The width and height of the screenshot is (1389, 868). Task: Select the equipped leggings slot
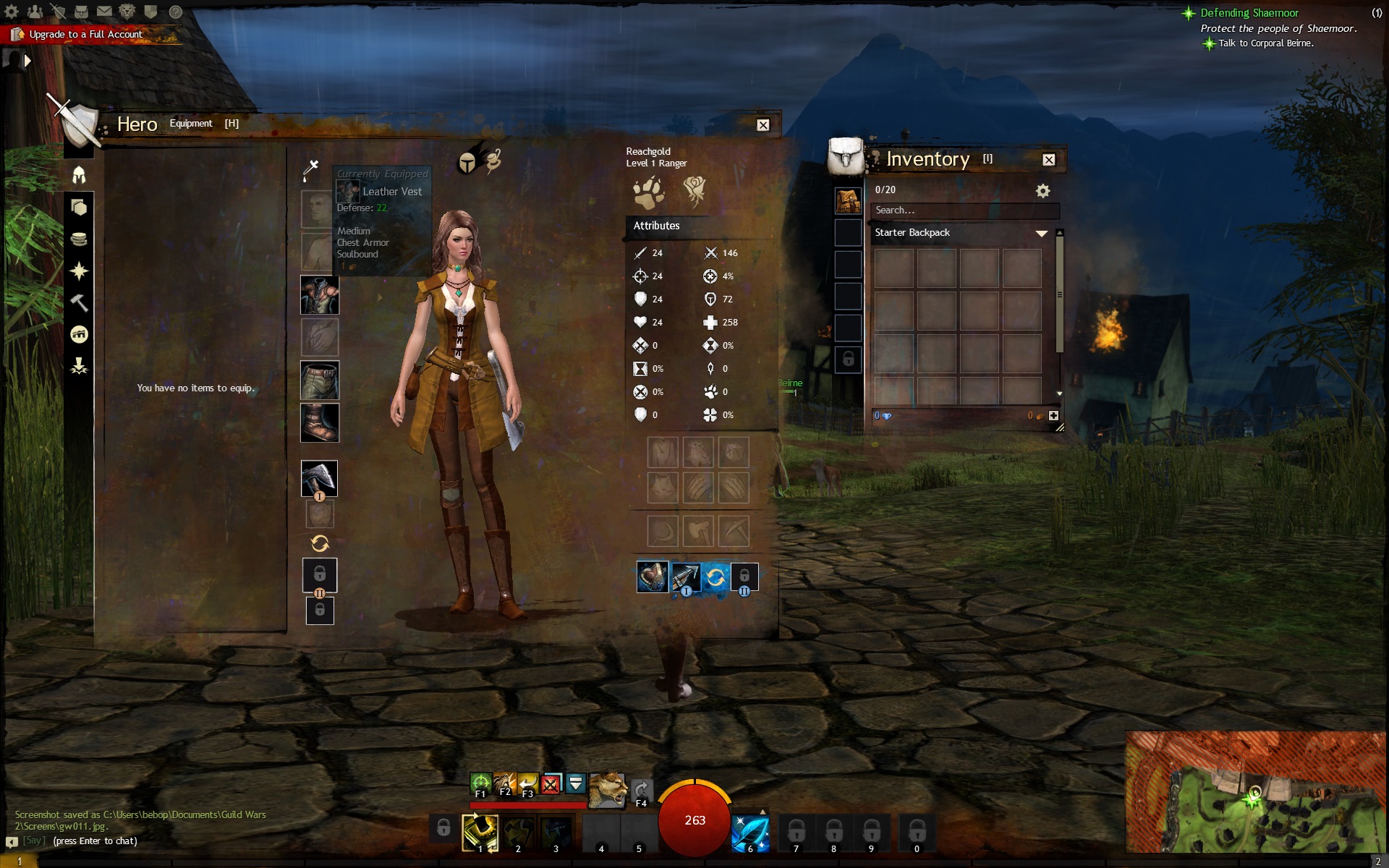tap(319, 380)
